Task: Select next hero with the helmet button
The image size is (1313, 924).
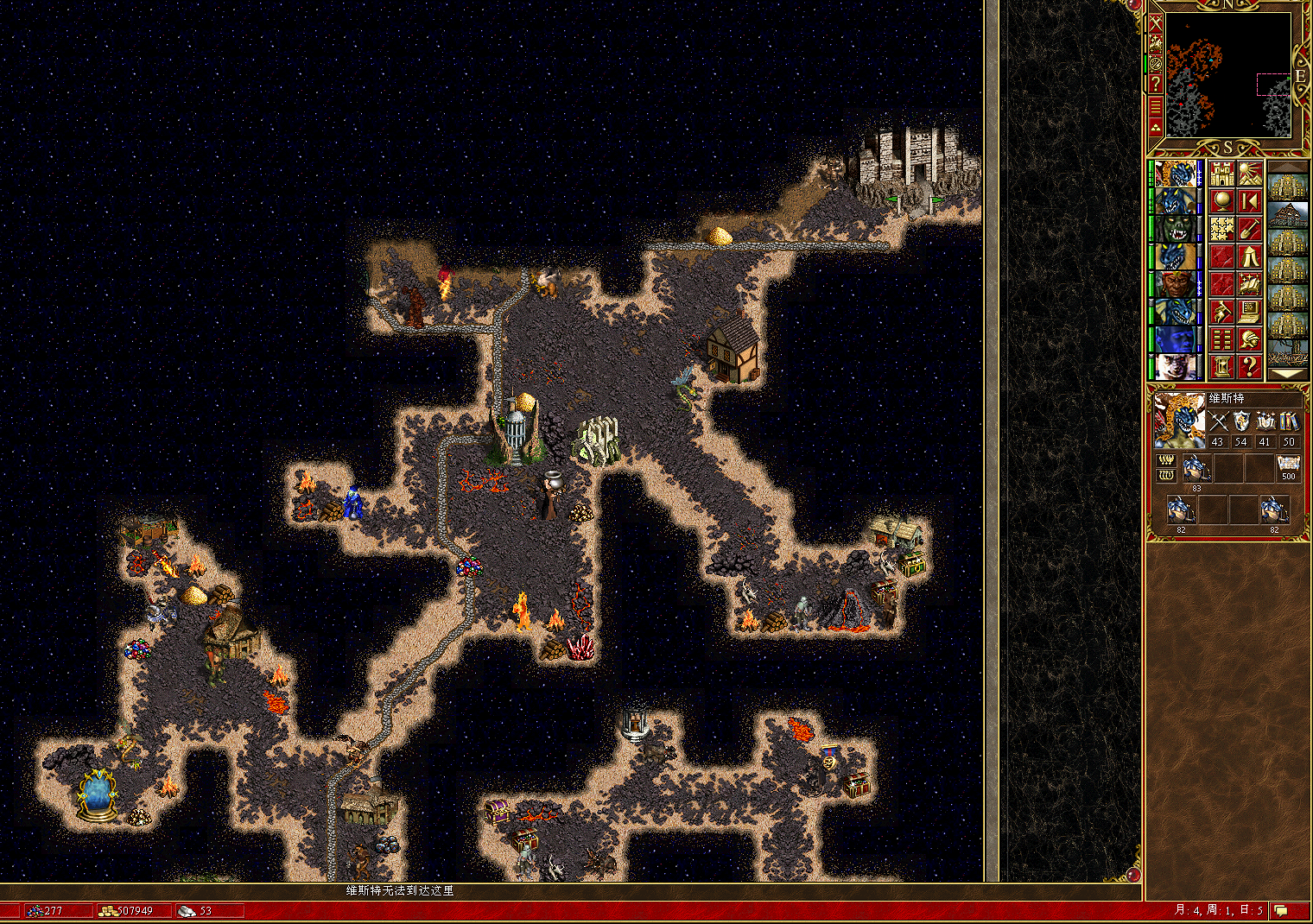Action: pyautogui.click(x=1249, y=339)
